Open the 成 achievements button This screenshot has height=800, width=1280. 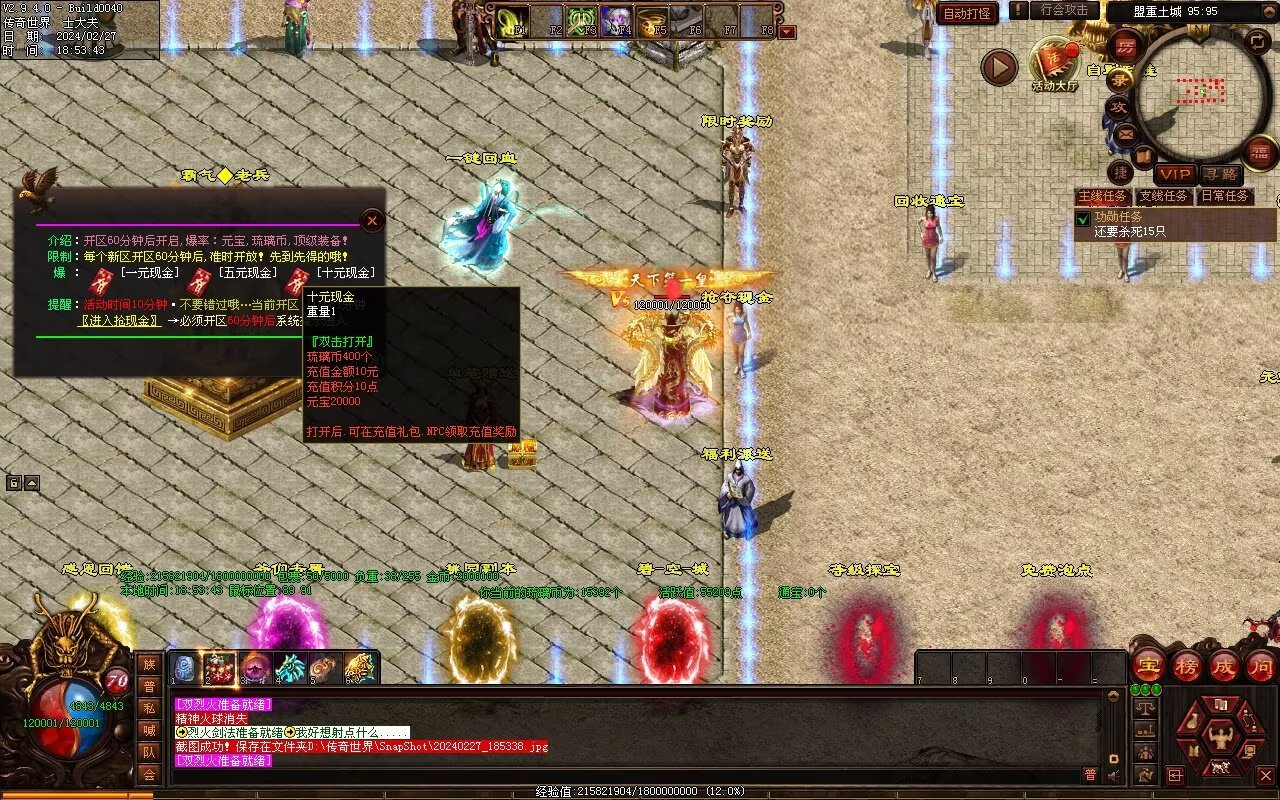[x=1223, y=666]
